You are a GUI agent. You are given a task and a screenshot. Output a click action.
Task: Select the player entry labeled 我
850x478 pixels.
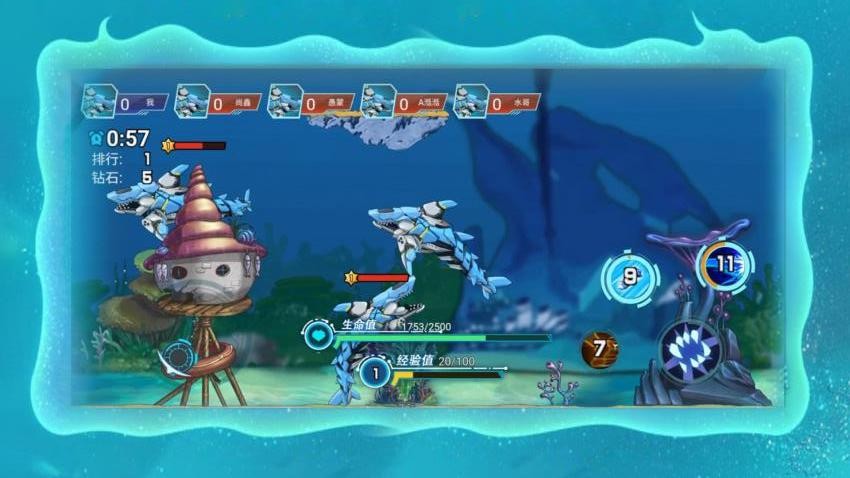125,102
